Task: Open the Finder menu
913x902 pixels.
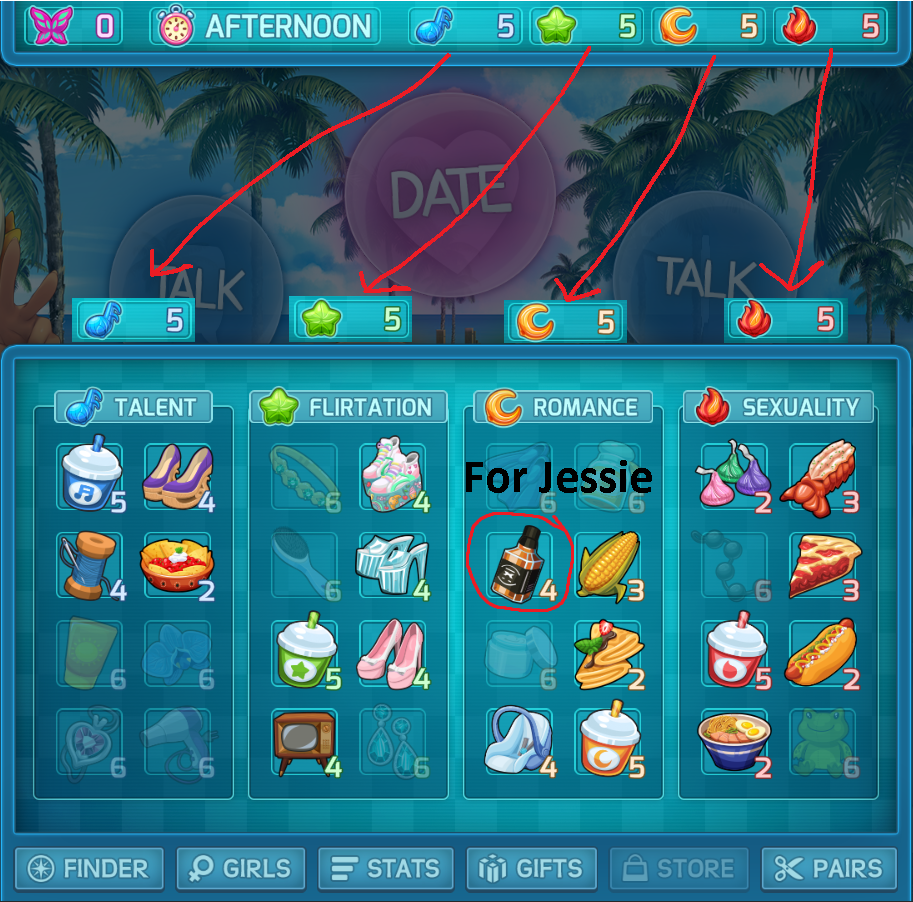Action: point(88,868)
